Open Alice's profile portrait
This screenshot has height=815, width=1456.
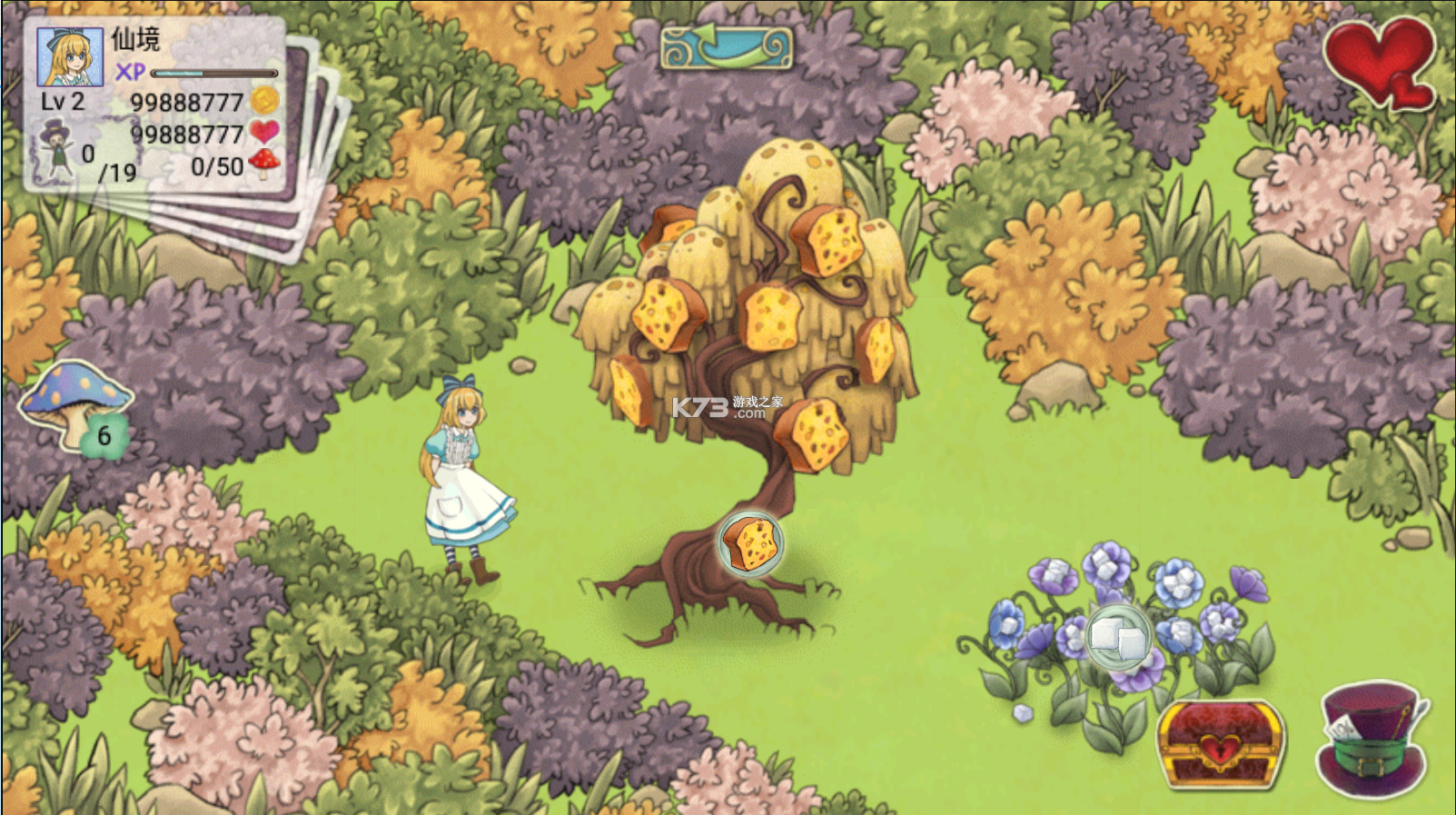coord(69,56)
